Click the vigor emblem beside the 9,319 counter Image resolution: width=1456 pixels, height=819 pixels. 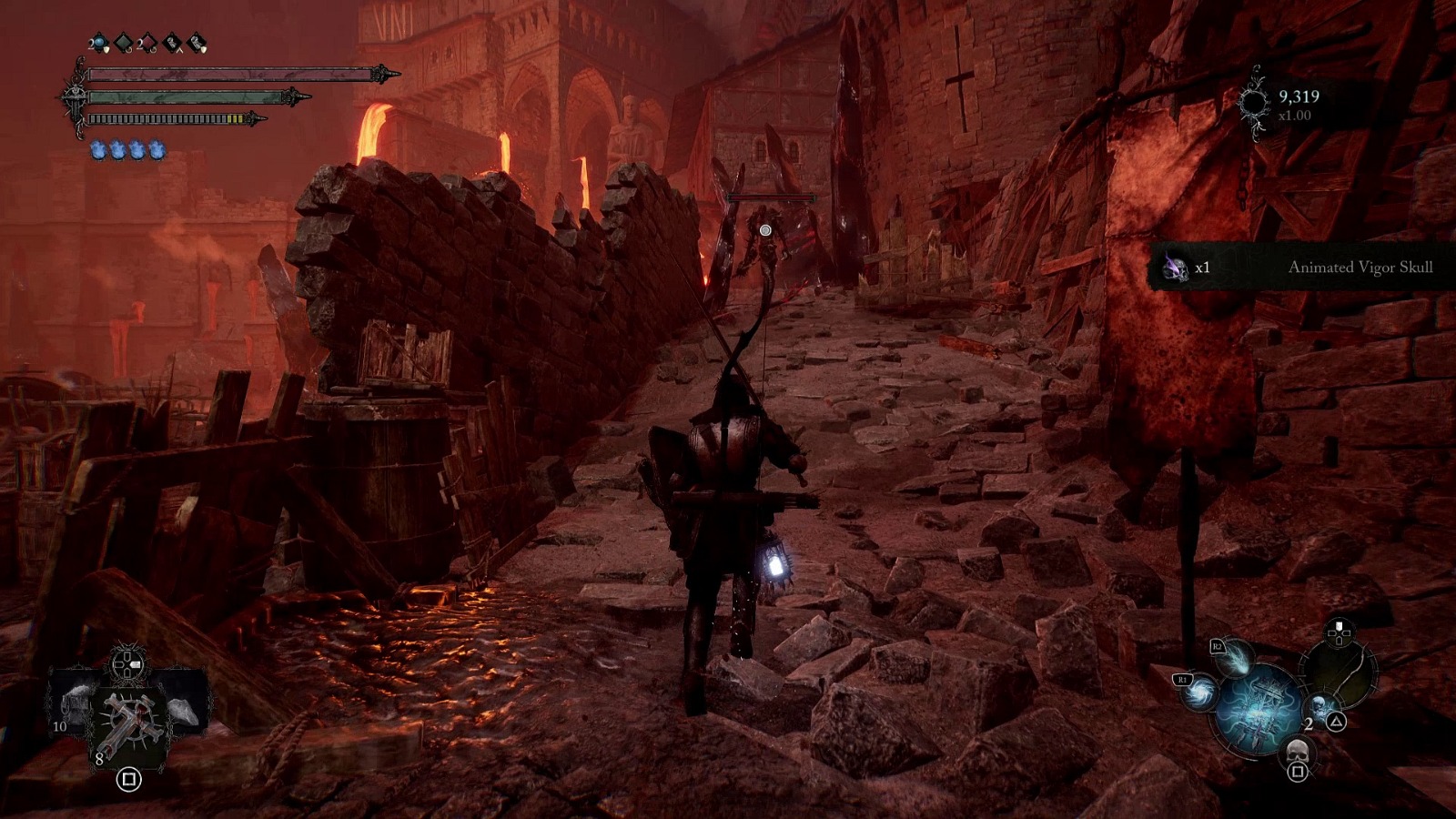[x=1253, y=102]
